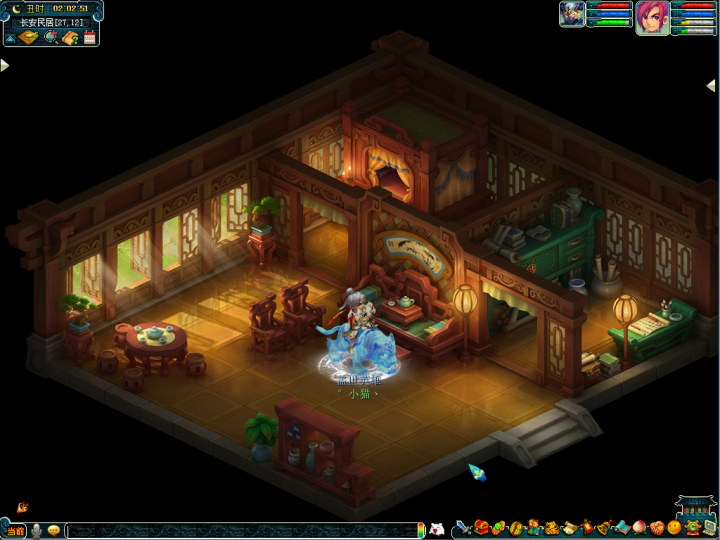Select the peach icon in the toolbar
Viewport: 720px width, 540px height.
point(638,527)
